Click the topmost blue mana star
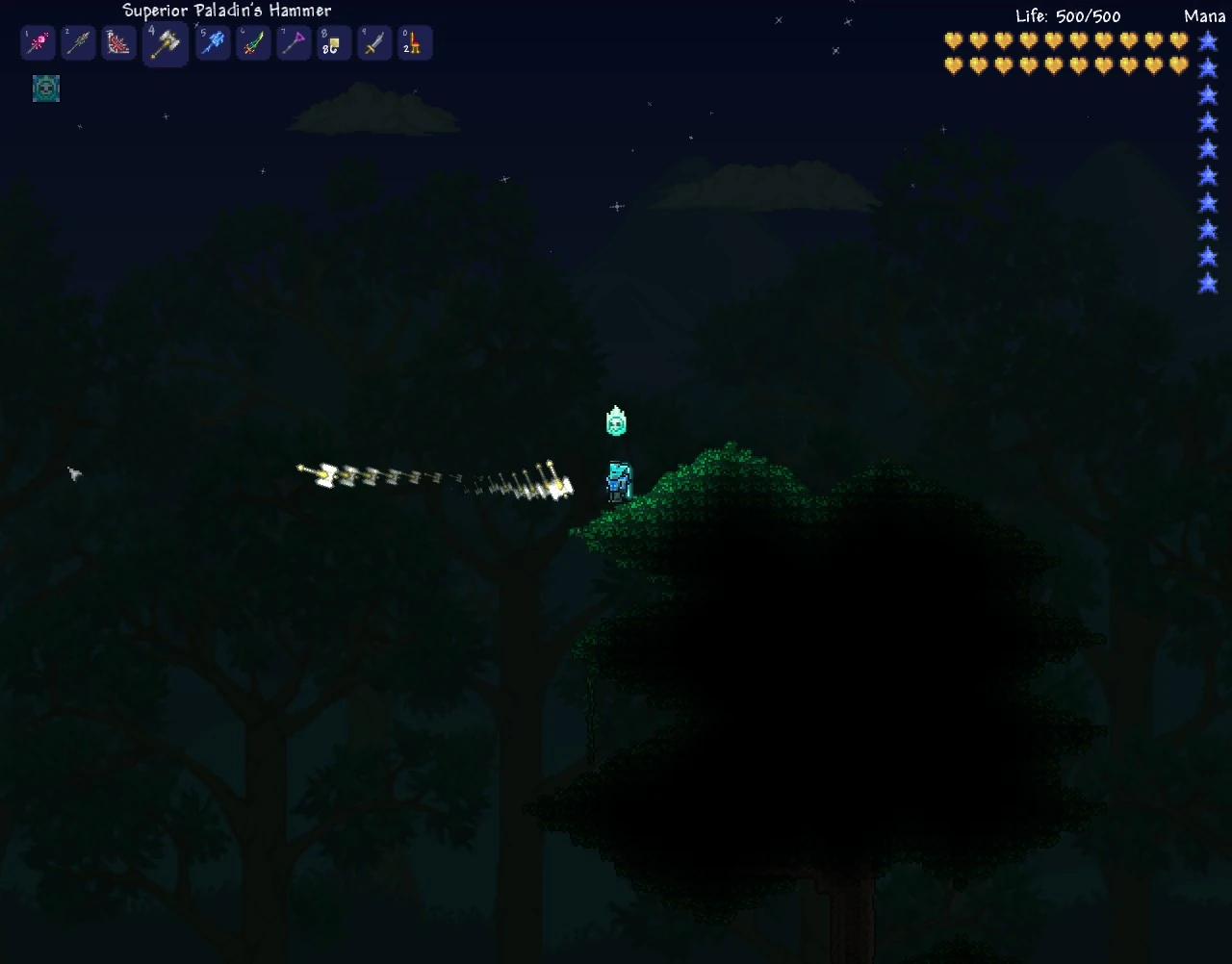Viewport: 1232px width, 964px height. (1208, 41)
